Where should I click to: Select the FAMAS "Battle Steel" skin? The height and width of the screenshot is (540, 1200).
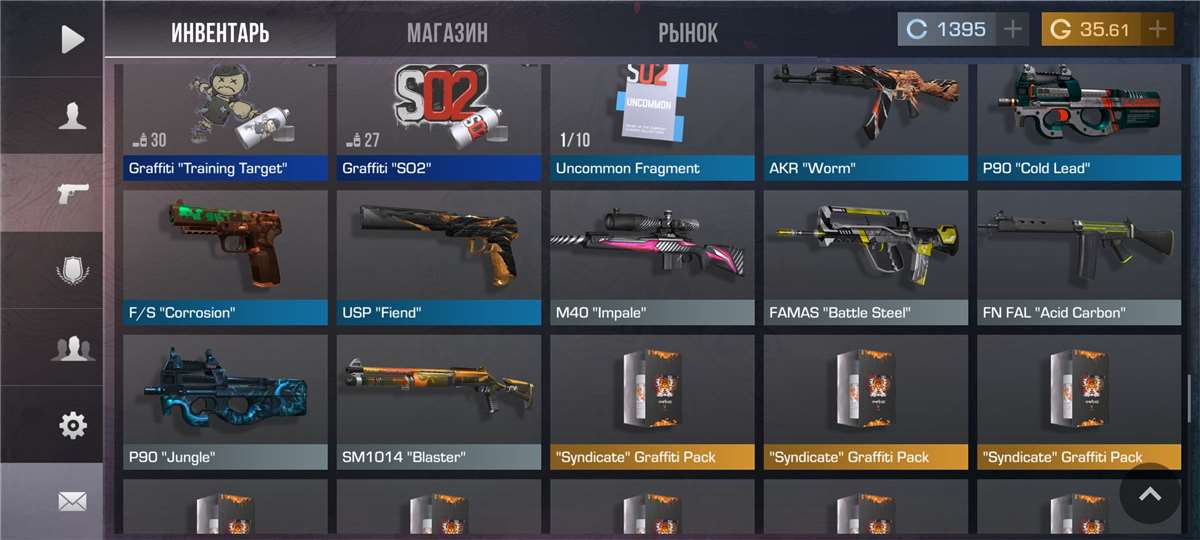(x=866, y=257)
